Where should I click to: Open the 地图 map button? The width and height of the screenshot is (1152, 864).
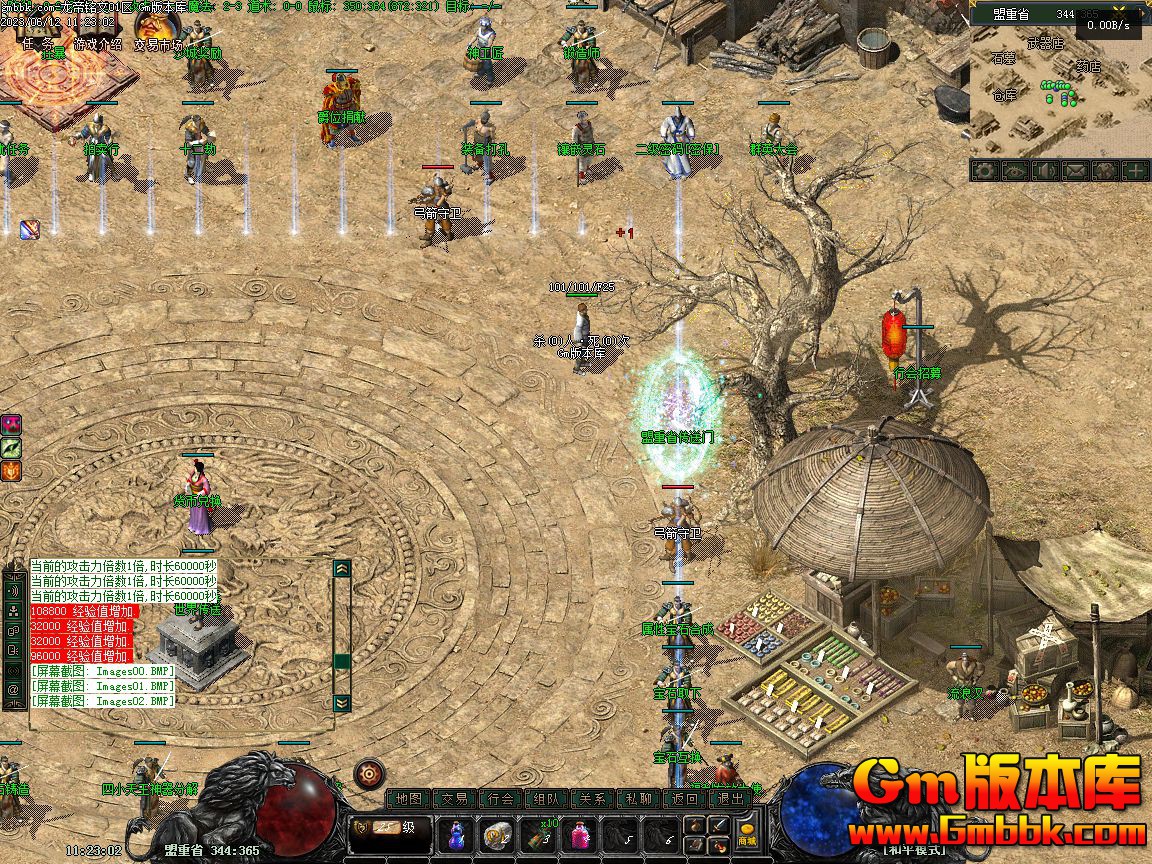[x=408, y=799]
